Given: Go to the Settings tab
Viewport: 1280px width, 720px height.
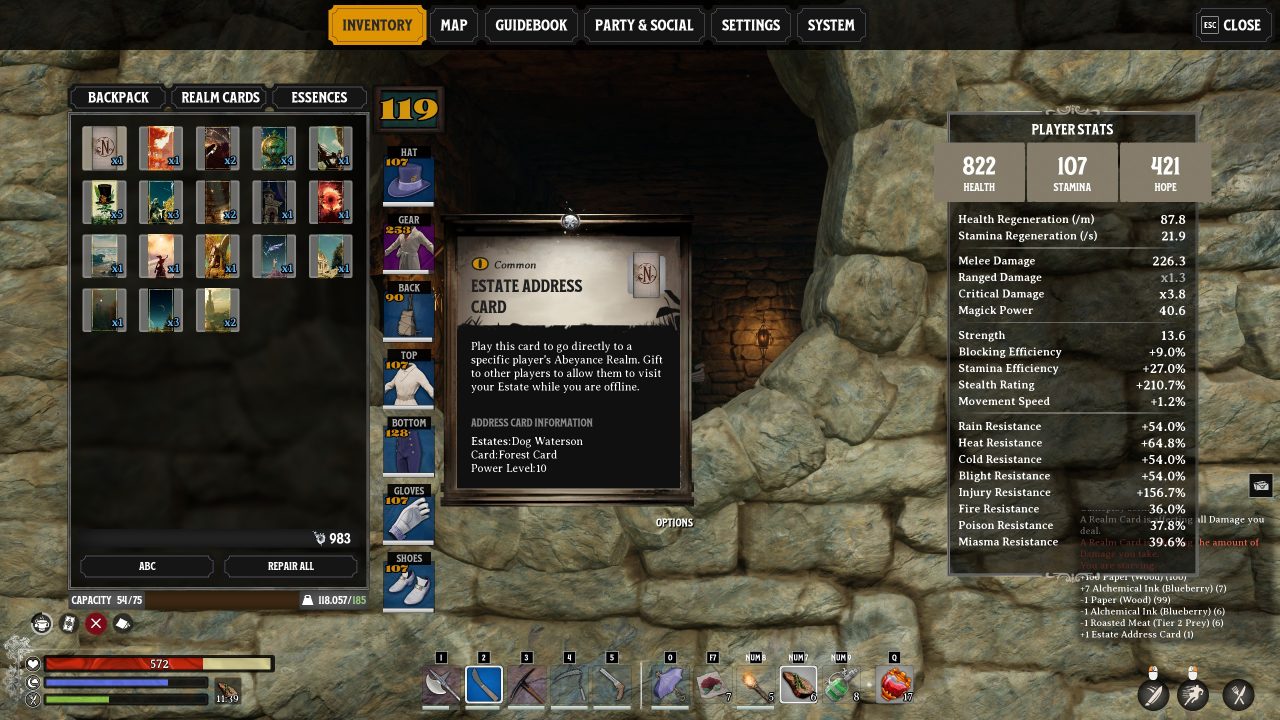Looking at the screenshot, I should [x=750, y=25].
